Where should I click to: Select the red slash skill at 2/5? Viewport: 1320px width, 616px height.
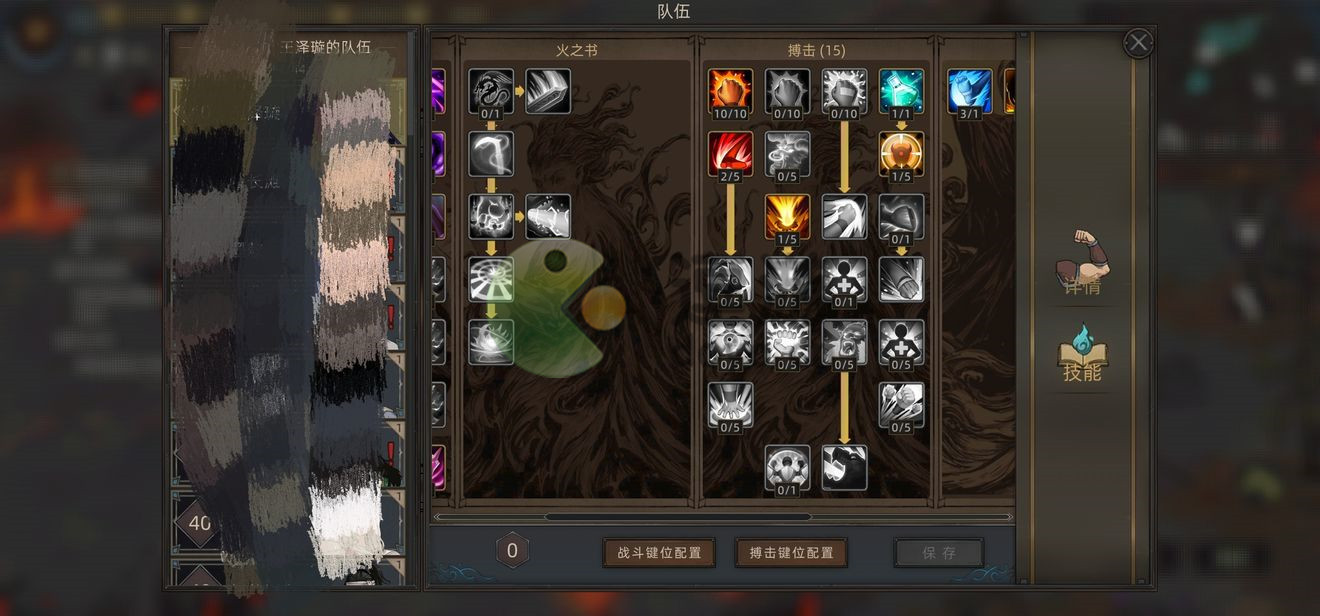[x=730, y=153]
